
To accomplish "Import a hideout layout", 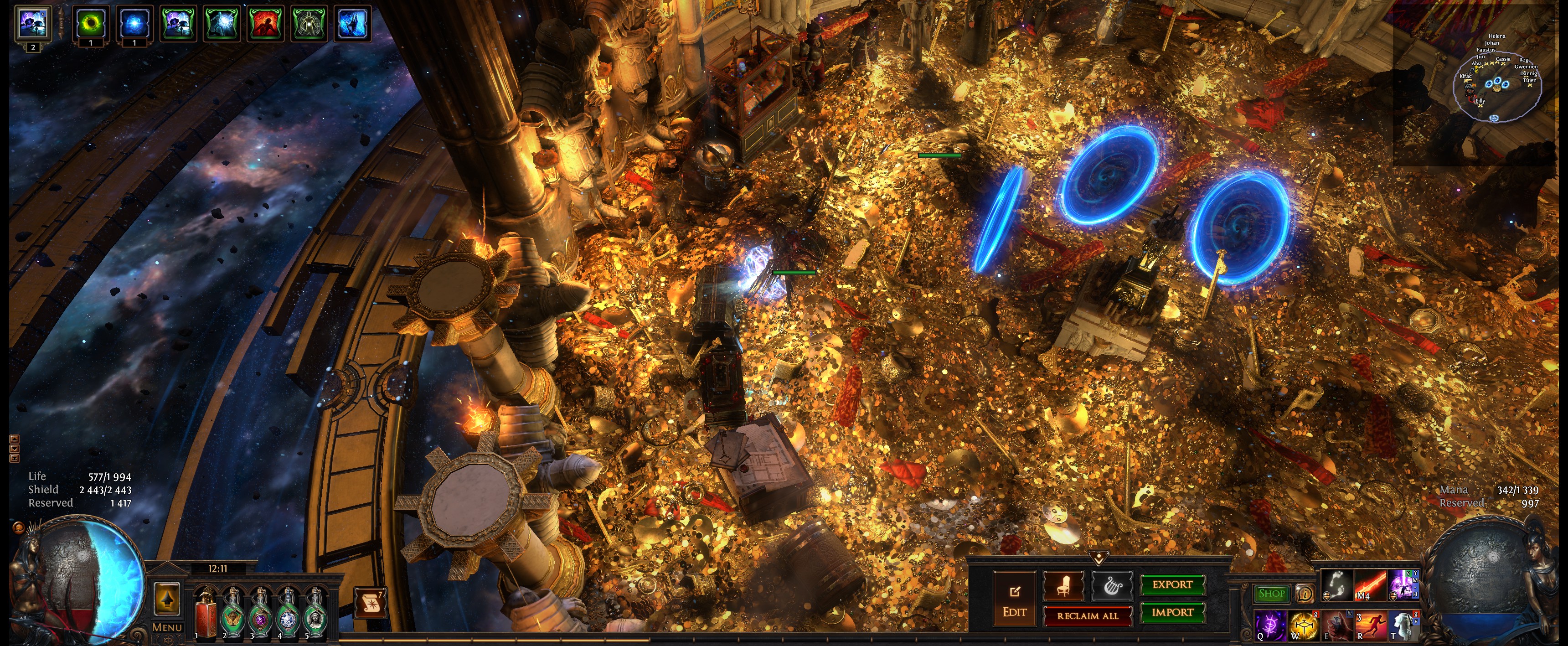I will 1172,612.
